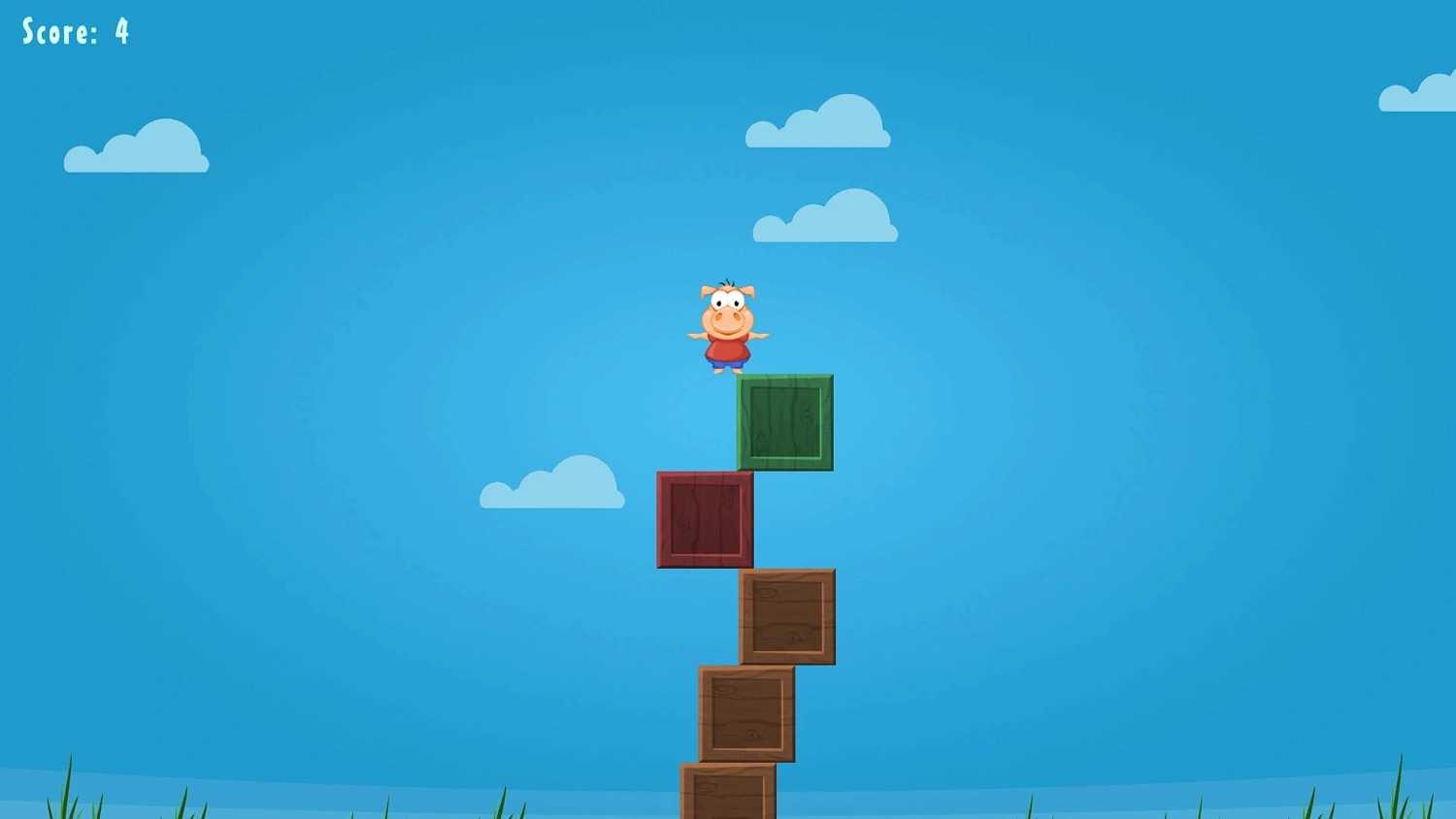Select the red wooden block
The width and height of the screenshot is (1456, 819).
pos(705,517)
